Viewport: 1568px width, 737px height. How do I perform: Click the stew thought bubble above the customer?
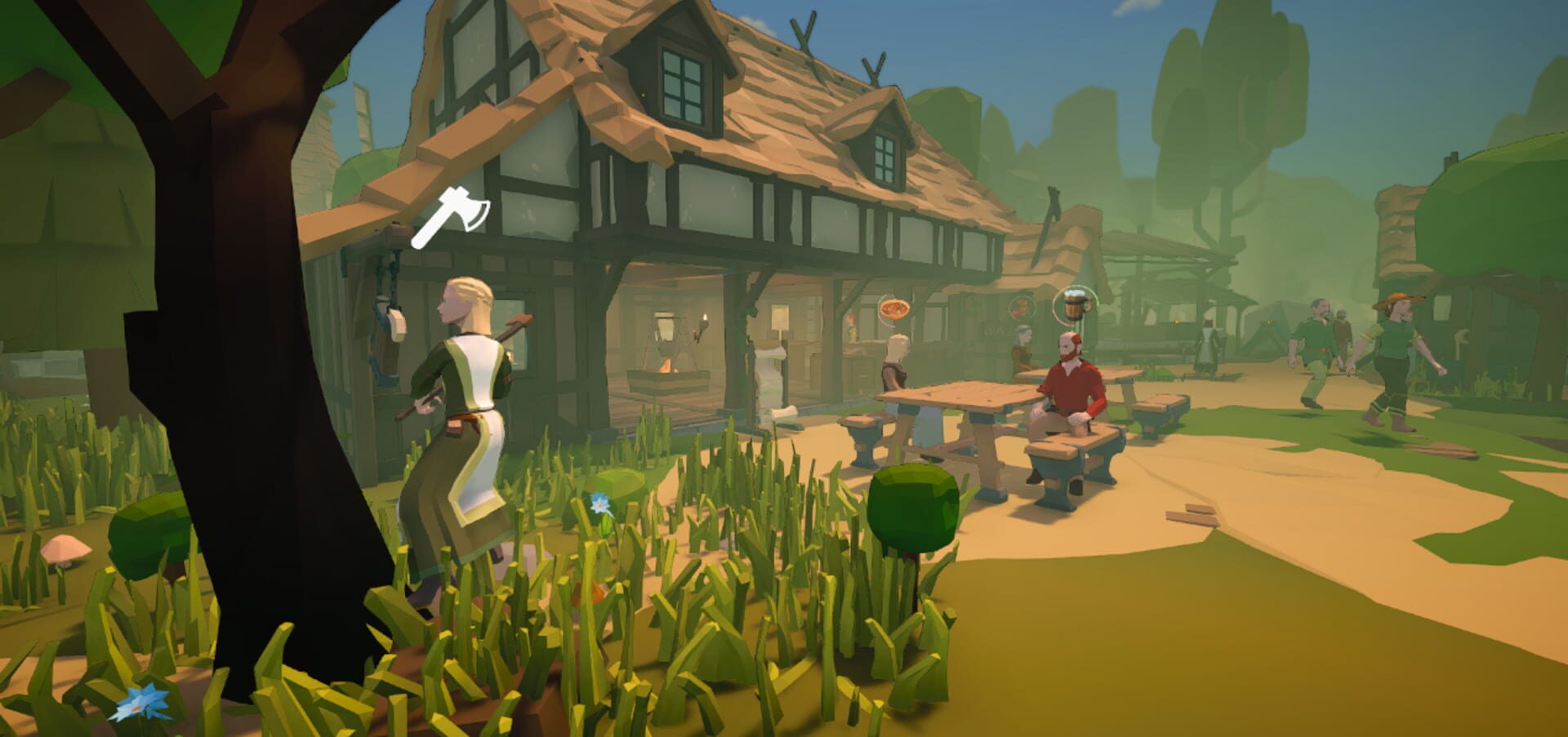894,309
